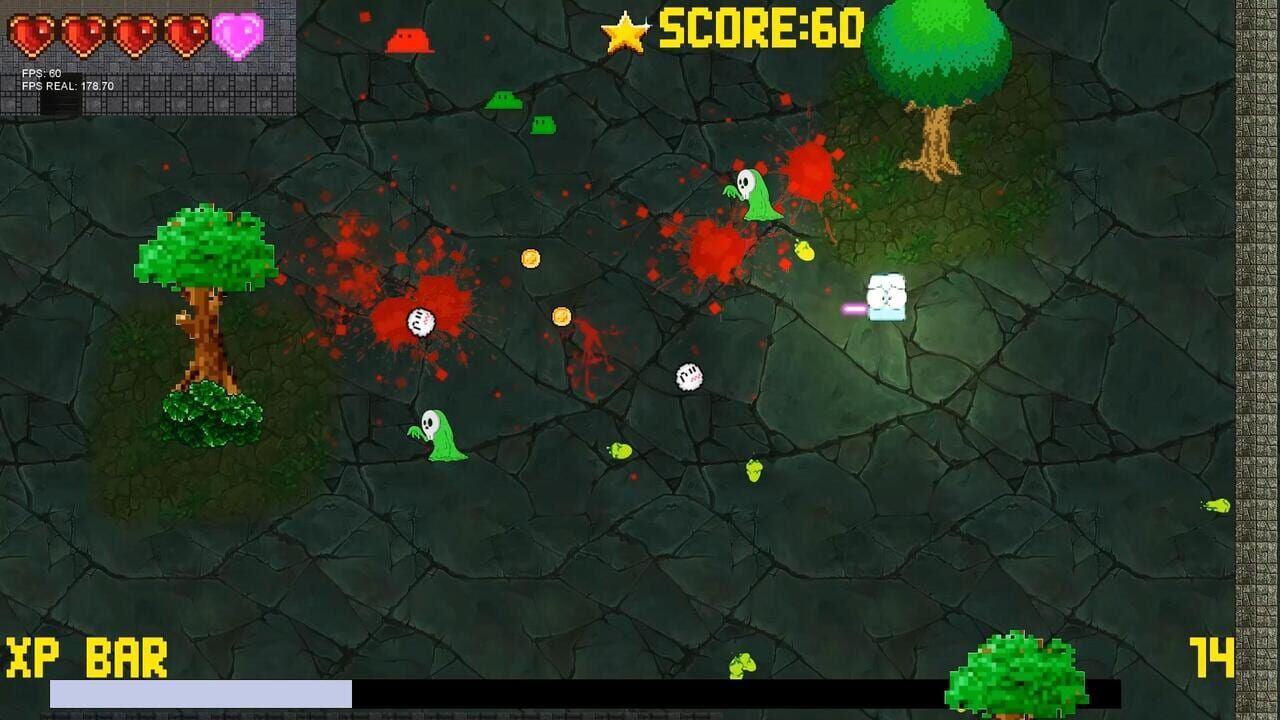
Task: Click the second gold coin in mid-screen
Action: coord(560,317)
